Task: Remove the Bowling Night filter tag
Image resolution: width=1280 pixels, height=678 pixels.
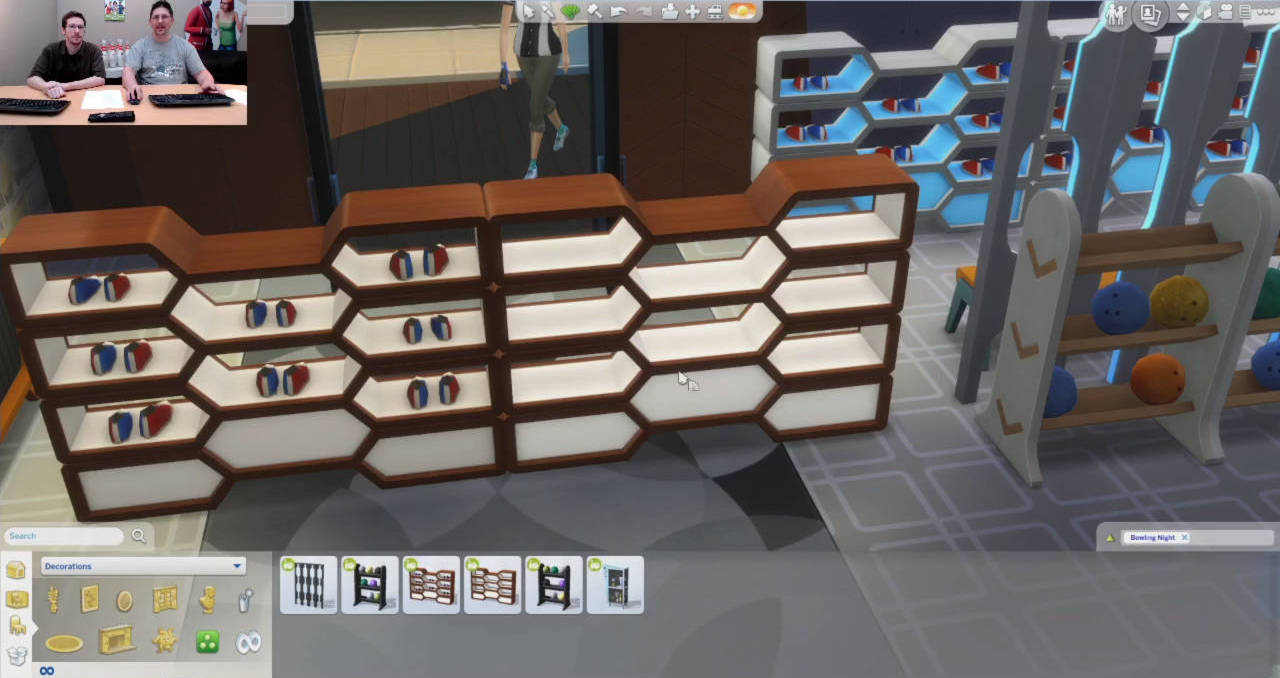Action: coord(1184,538)
